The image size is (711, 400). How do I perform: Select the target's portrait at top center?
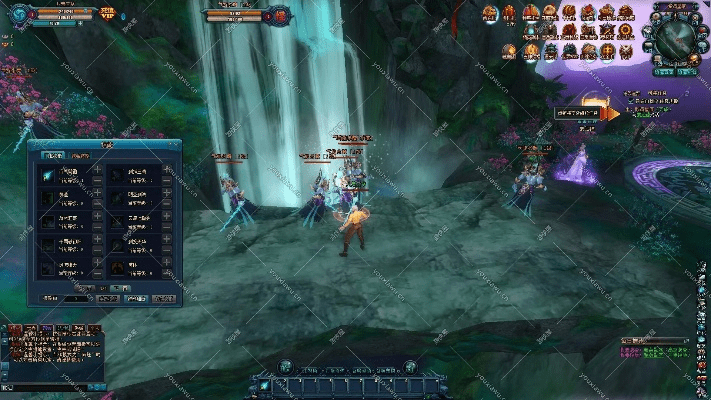[281, 15]
